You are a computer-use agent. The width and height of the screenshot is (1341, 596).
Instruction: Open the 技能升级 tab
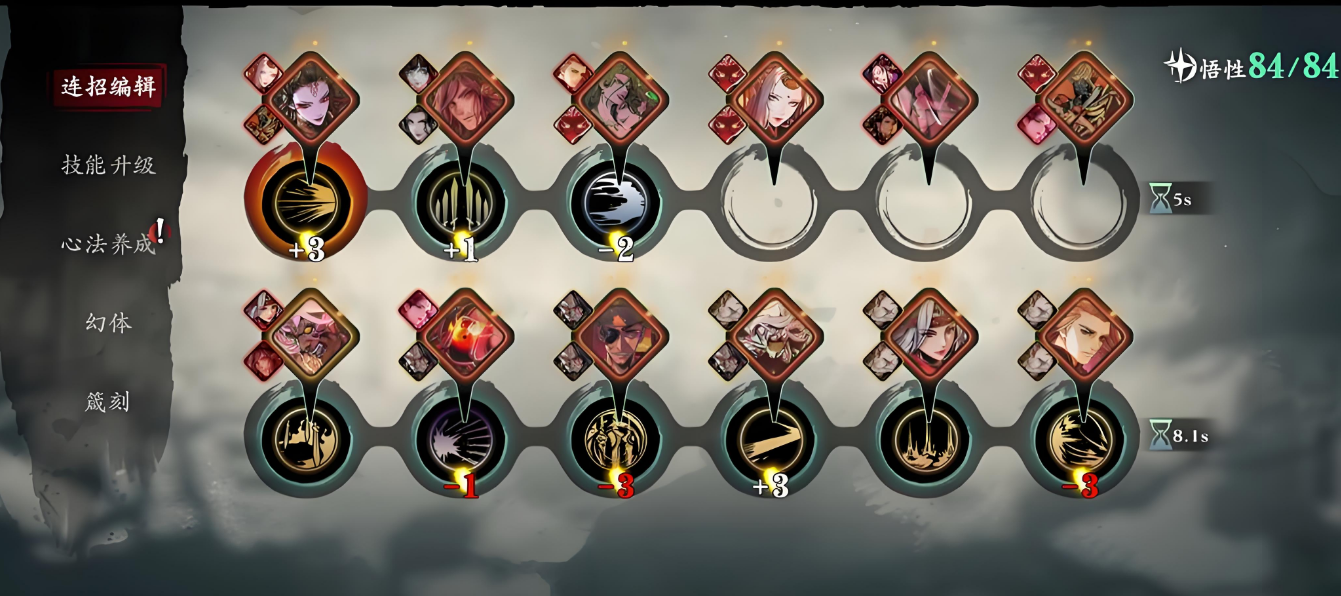(109, 165)
